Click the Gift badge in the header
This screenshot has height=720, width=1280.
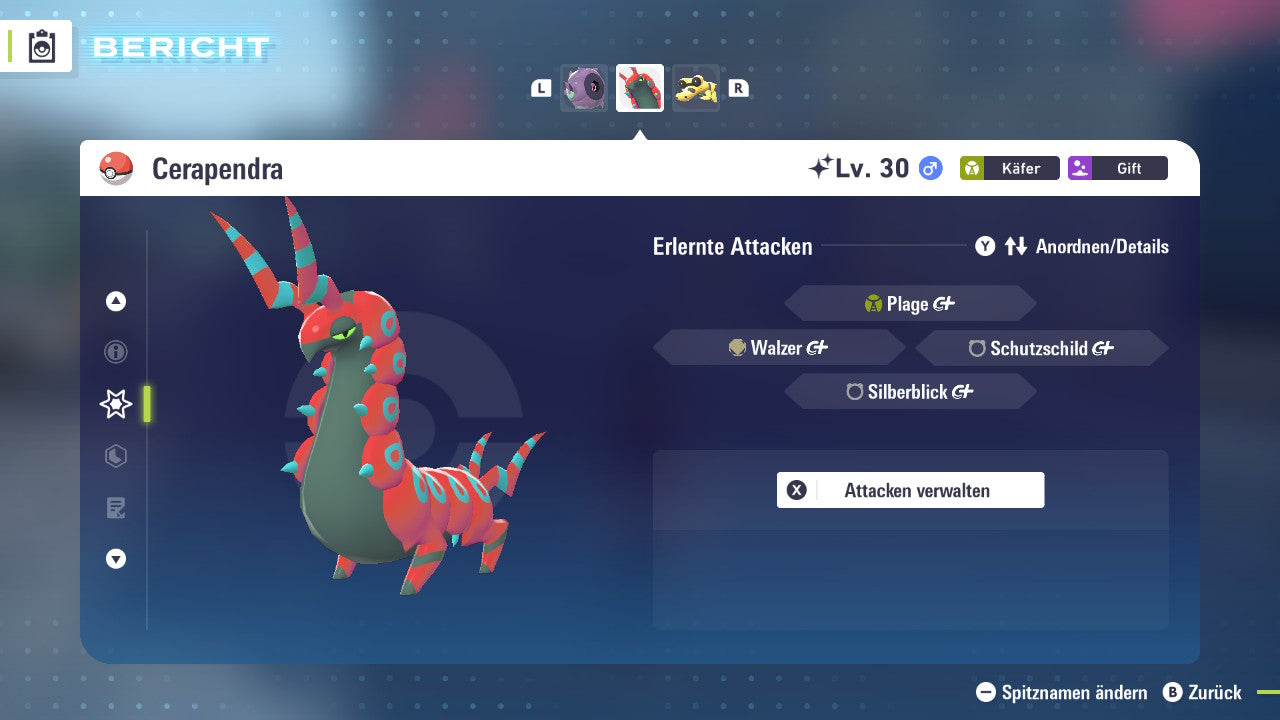tap(1117, 168)
